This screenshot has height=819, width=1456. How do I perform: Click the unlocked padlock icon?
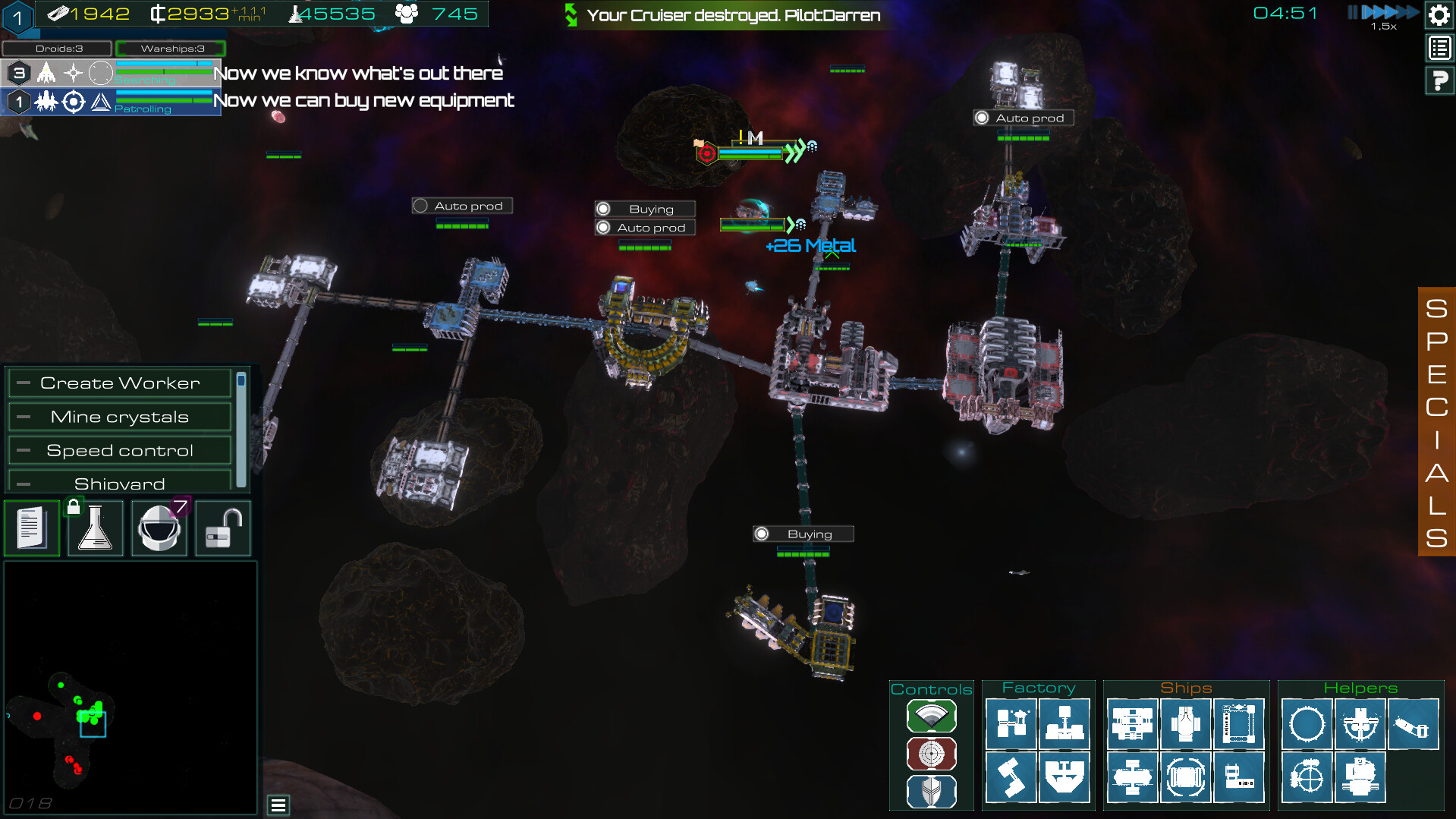click(222, 528)
